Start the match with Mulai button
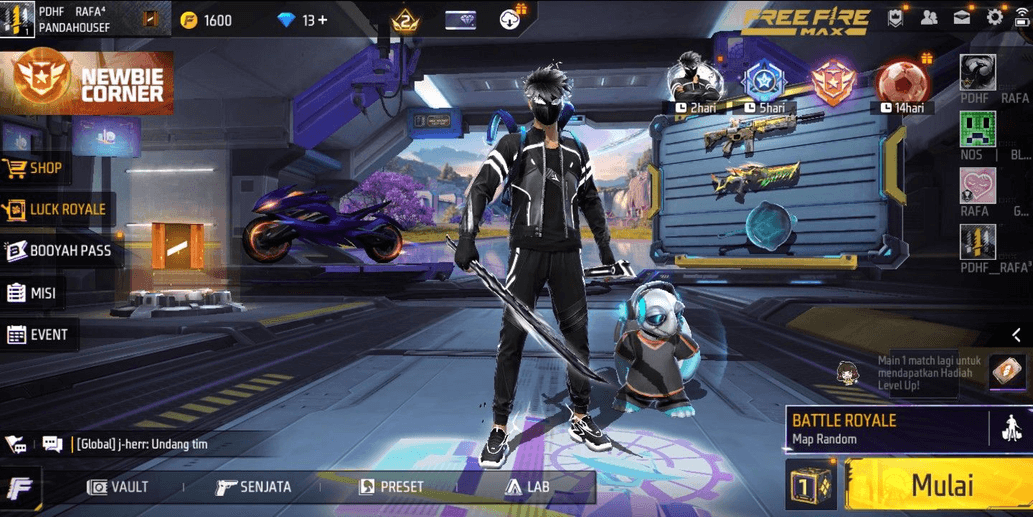 click(x=938, y=486)
